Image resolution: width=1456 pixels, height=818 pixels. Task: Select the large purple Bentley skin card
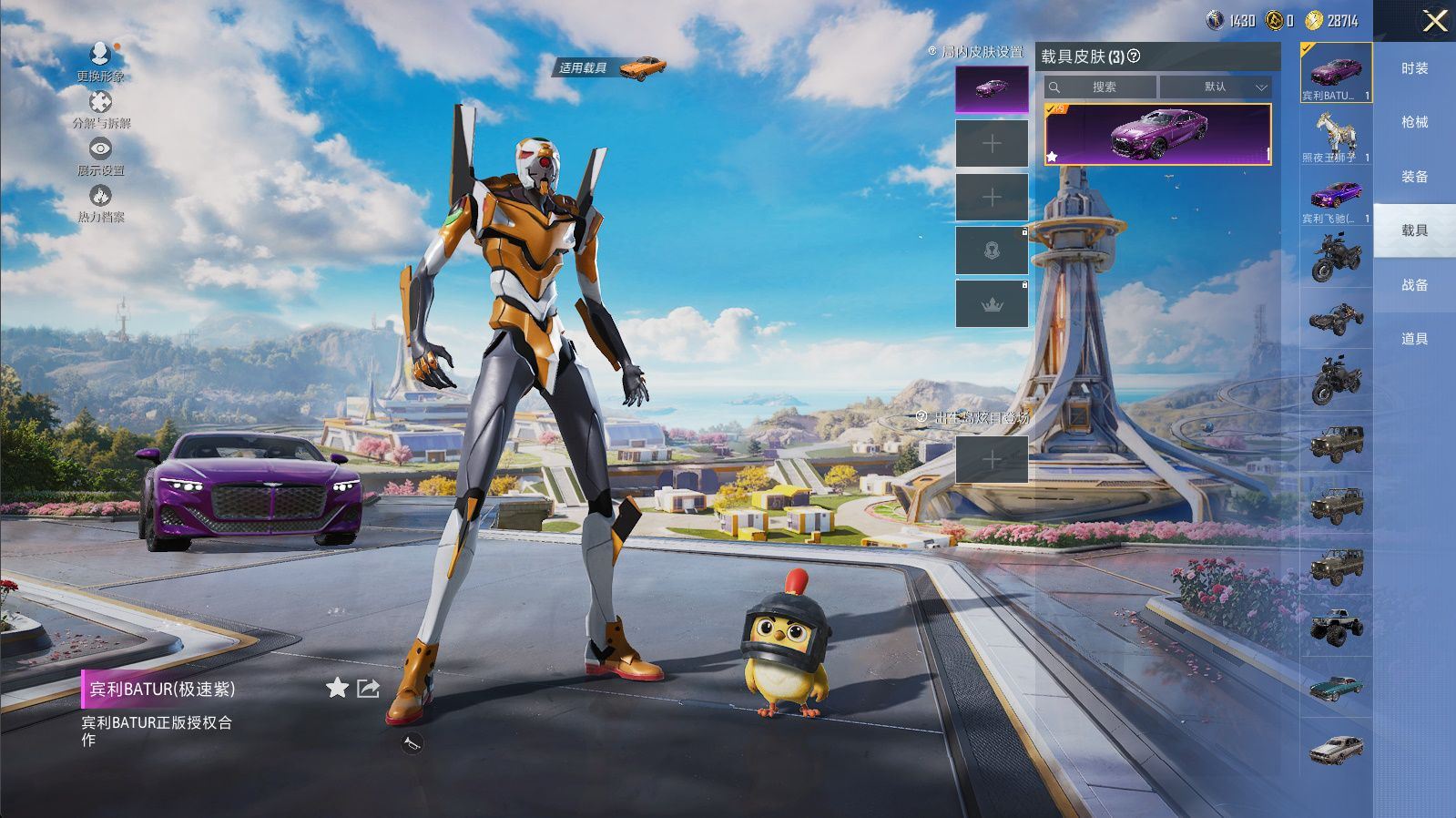(x=1157, y=134)
